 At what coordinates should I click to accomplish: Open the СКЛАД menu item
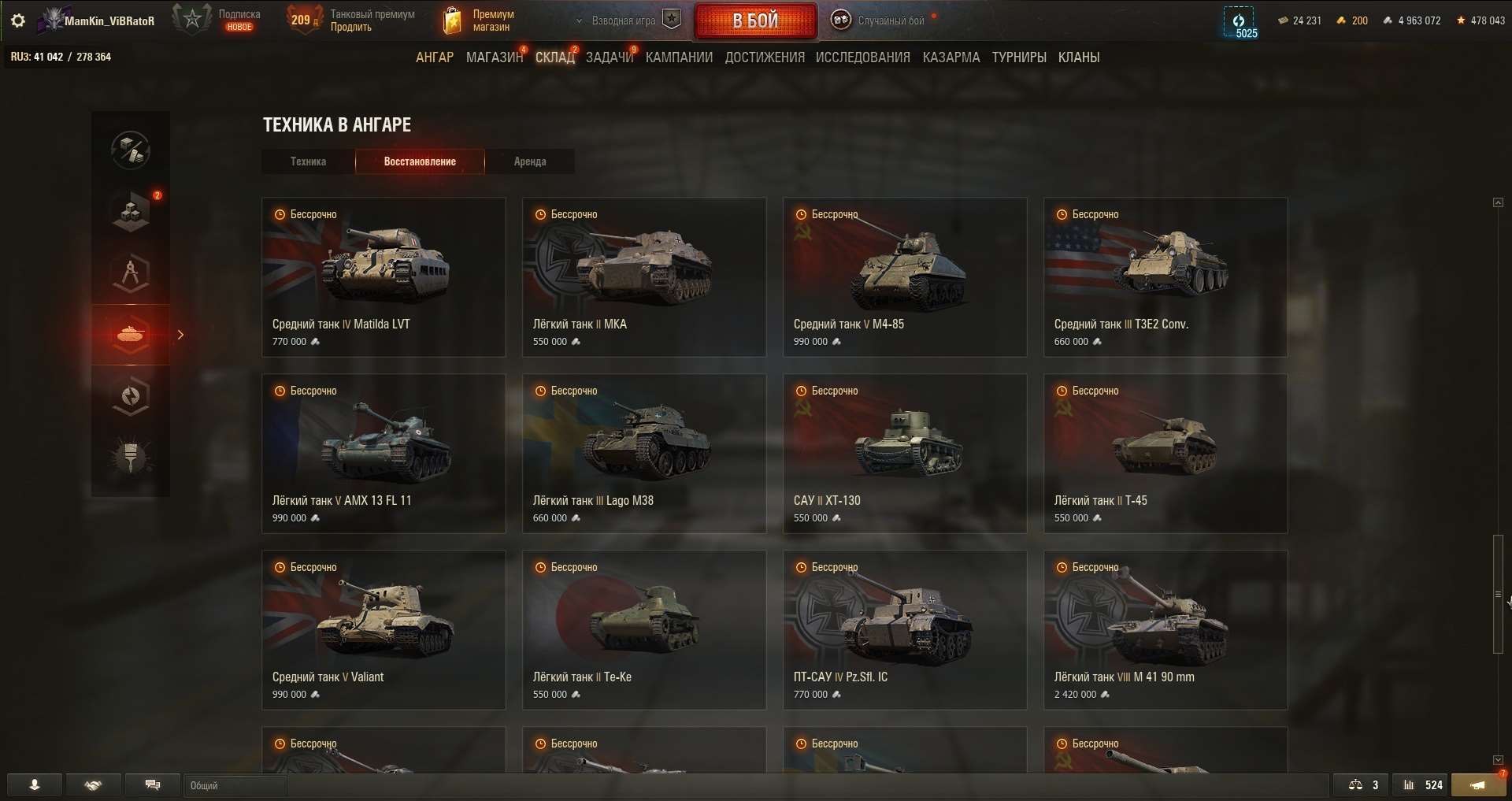click(x=555, y=57)
